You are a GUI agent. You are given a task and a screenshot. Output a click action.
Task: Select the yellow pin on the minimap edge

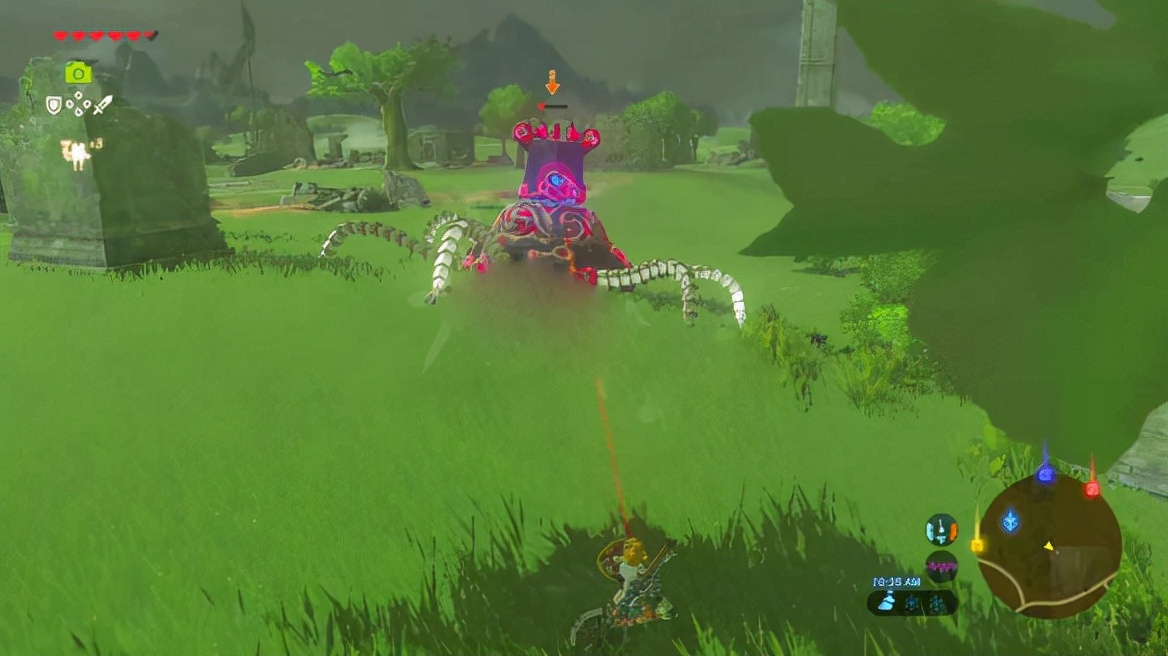(977, 545)
